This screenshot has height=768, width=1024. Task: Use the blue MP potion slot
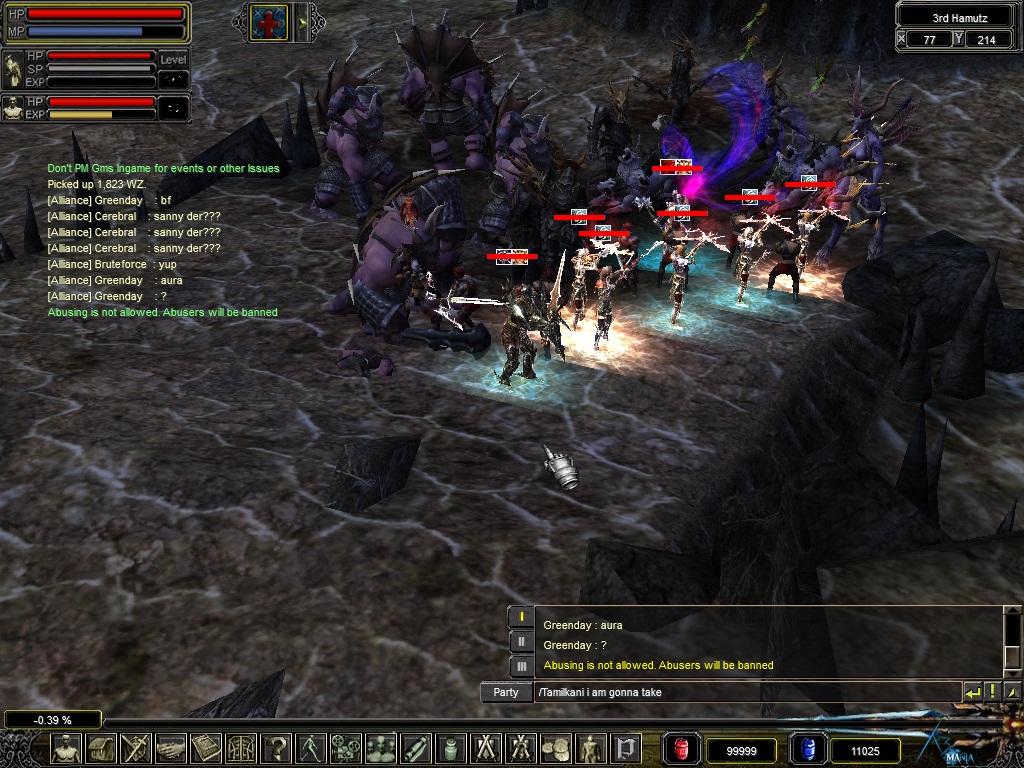click(x=808, y=749)
